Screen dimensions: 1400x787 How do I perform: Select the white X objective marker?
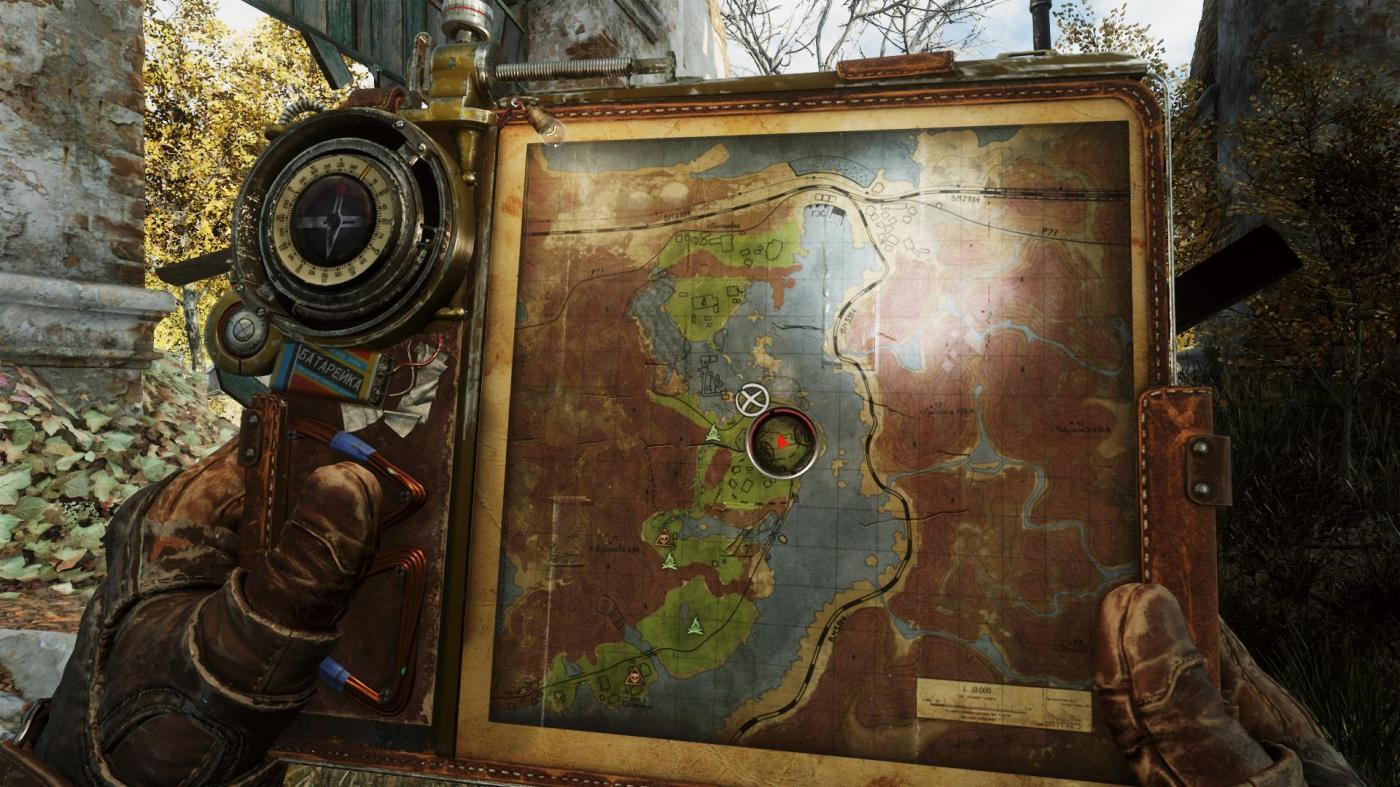pyautogui.click(x=751, y=400)
